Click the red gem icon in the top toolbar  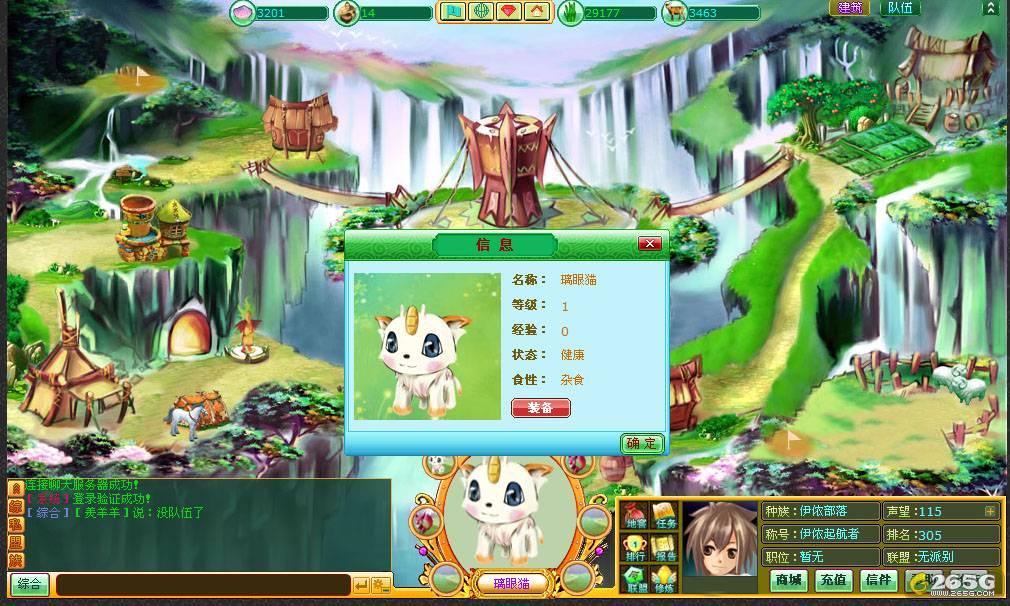point(510,12)
